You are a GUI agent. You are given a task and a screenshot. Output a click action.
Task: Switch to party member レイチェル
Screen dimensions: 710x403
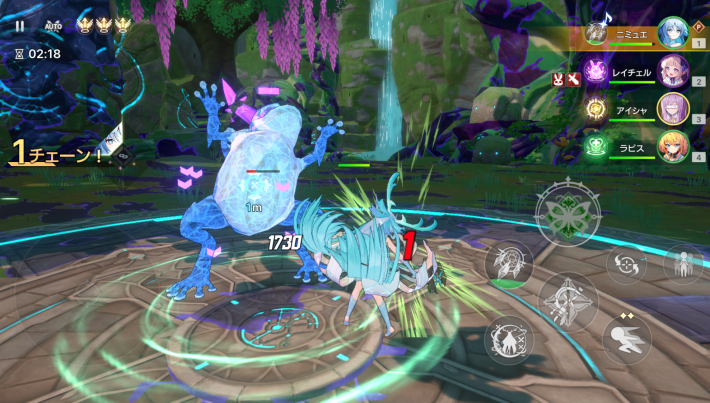[x=672, y=72]
